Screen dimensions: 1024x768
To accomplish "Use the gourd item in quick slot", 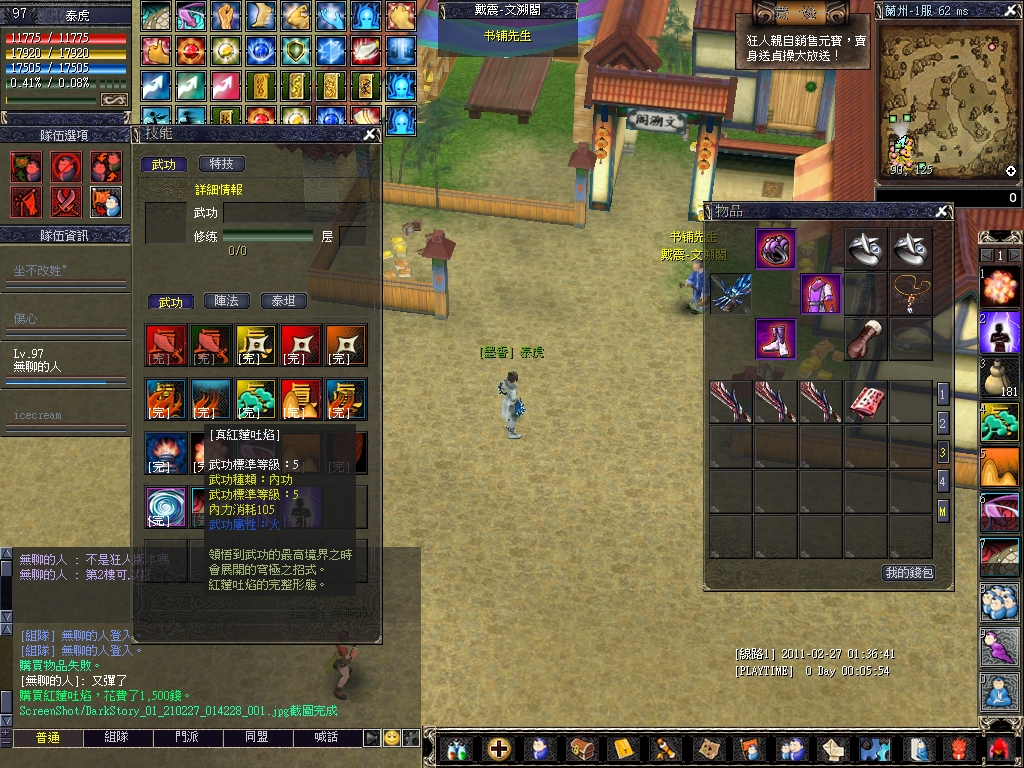I will click(x=999, y=377).
